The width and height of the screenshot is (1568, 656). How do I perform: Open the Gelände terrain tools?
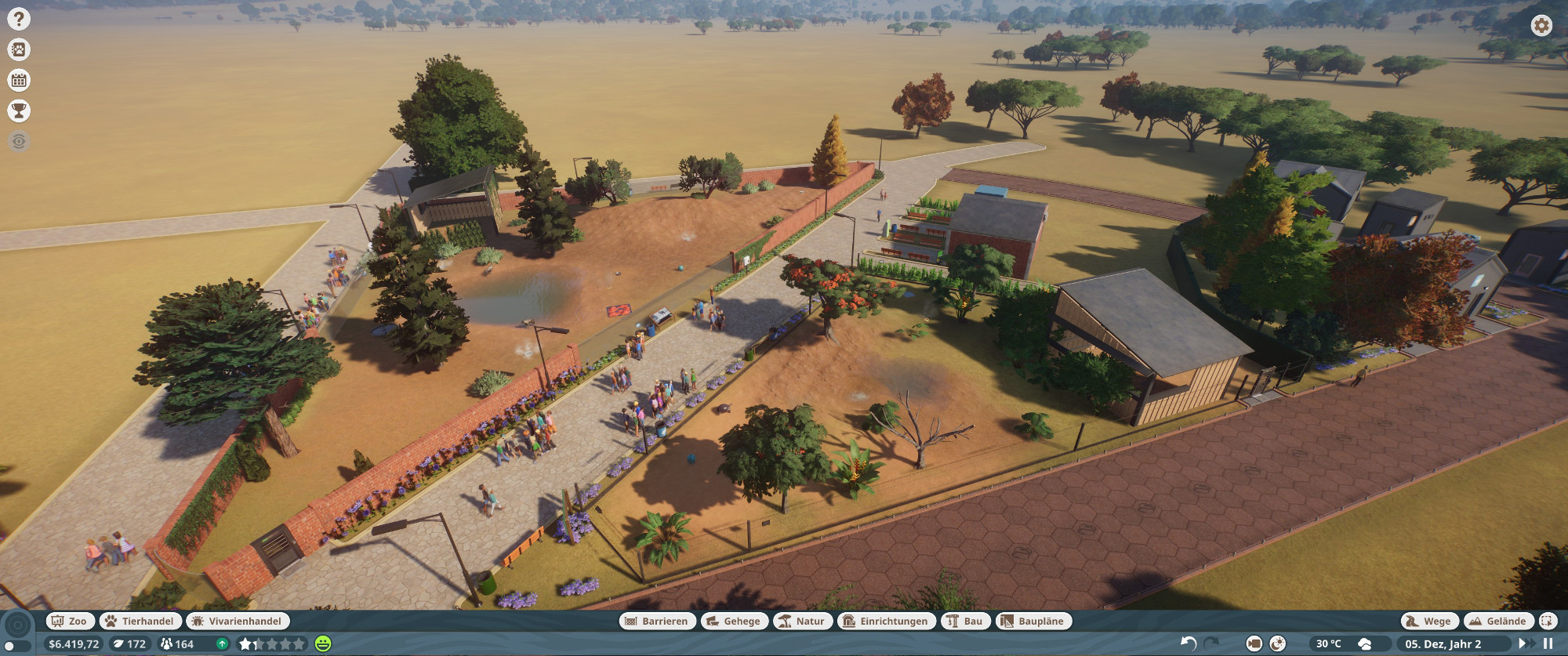click(1498, 621)
